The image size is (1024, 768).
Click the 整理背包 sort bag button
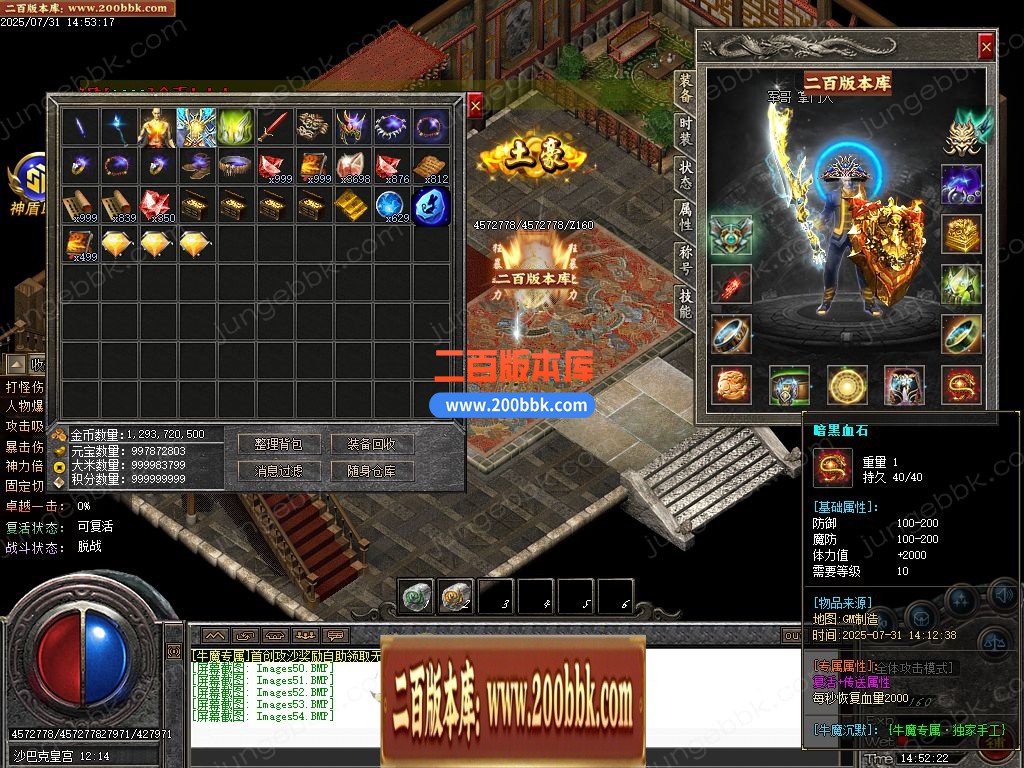(278, 444)
